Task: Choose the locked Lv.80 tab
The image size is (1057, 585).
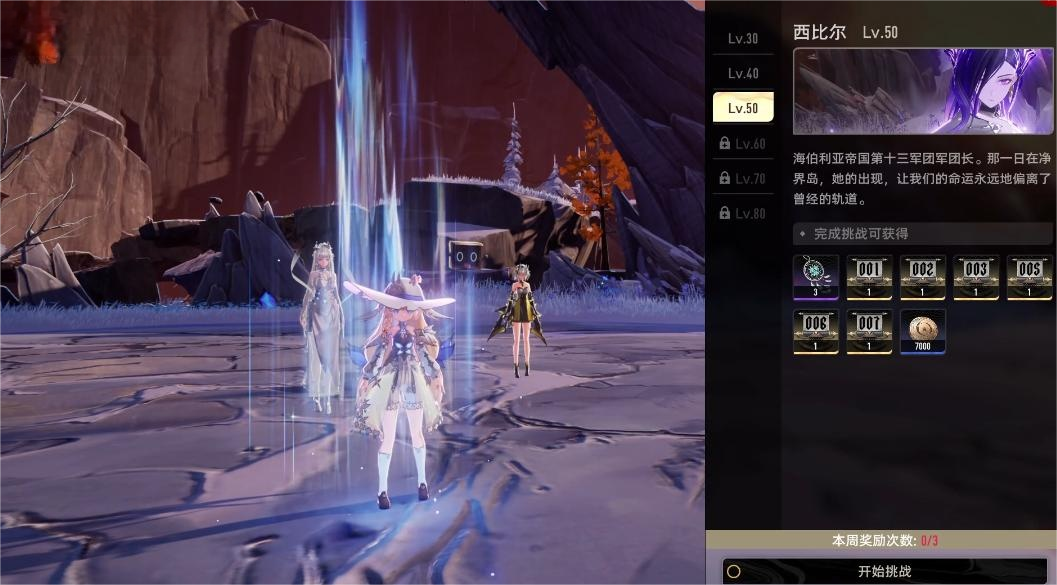Action: coord(742,214)
